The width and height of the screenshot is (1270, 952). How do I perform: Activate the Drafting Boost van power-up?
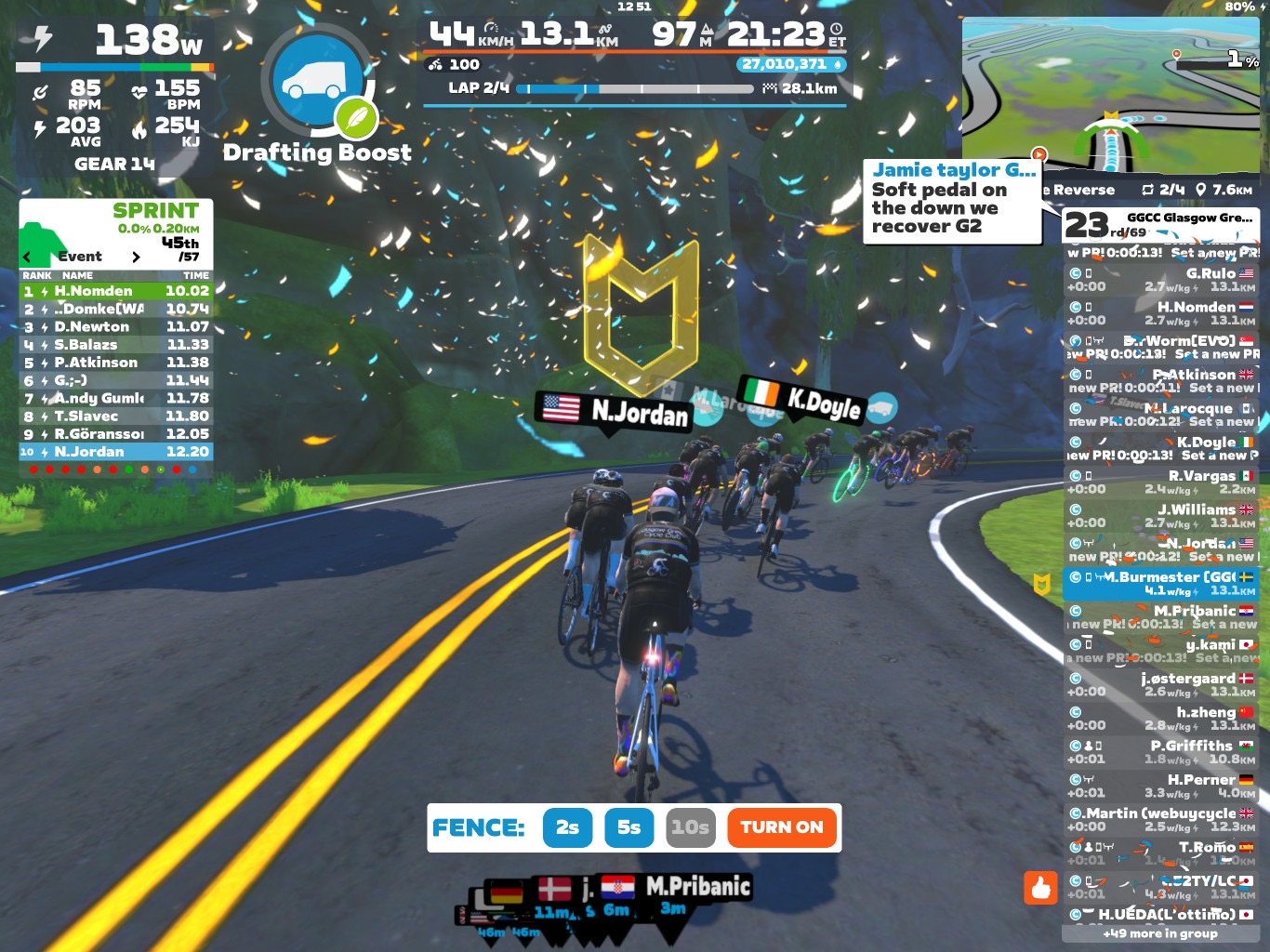click(316, 82)
